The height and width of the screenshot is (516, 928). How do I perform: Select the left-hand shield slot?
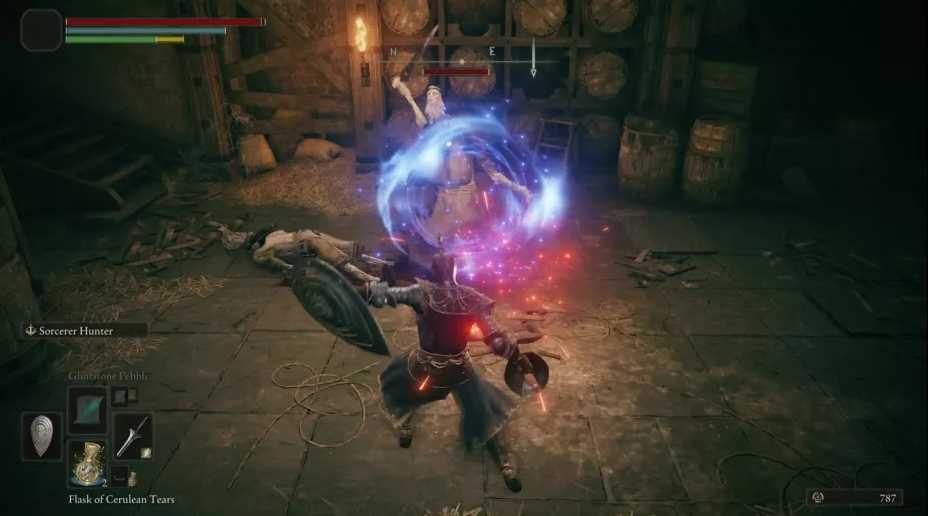click(41, 436)
